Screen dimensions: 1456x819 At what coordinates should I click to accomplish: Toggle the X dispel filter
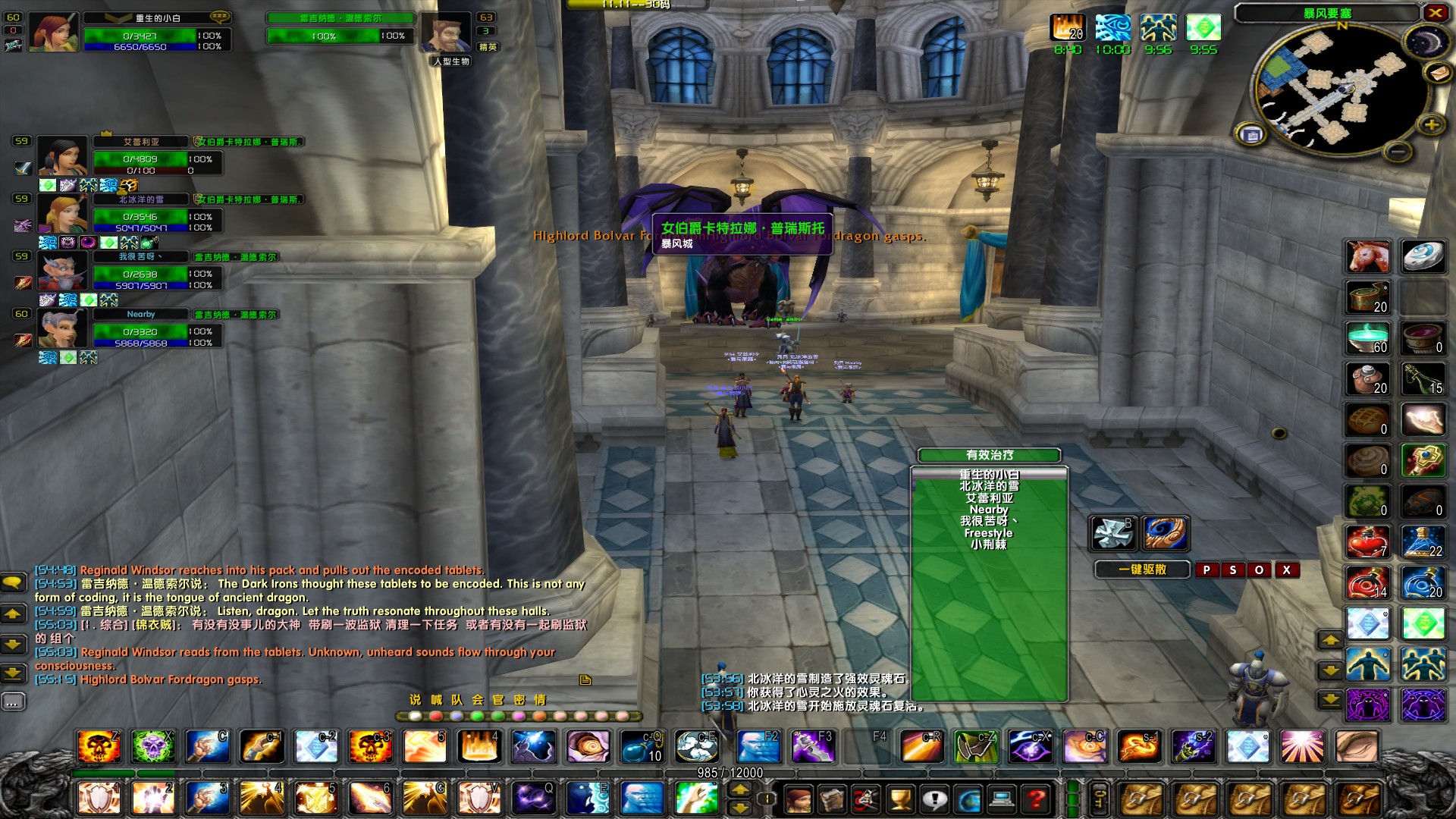click(x=1288, y=570)
